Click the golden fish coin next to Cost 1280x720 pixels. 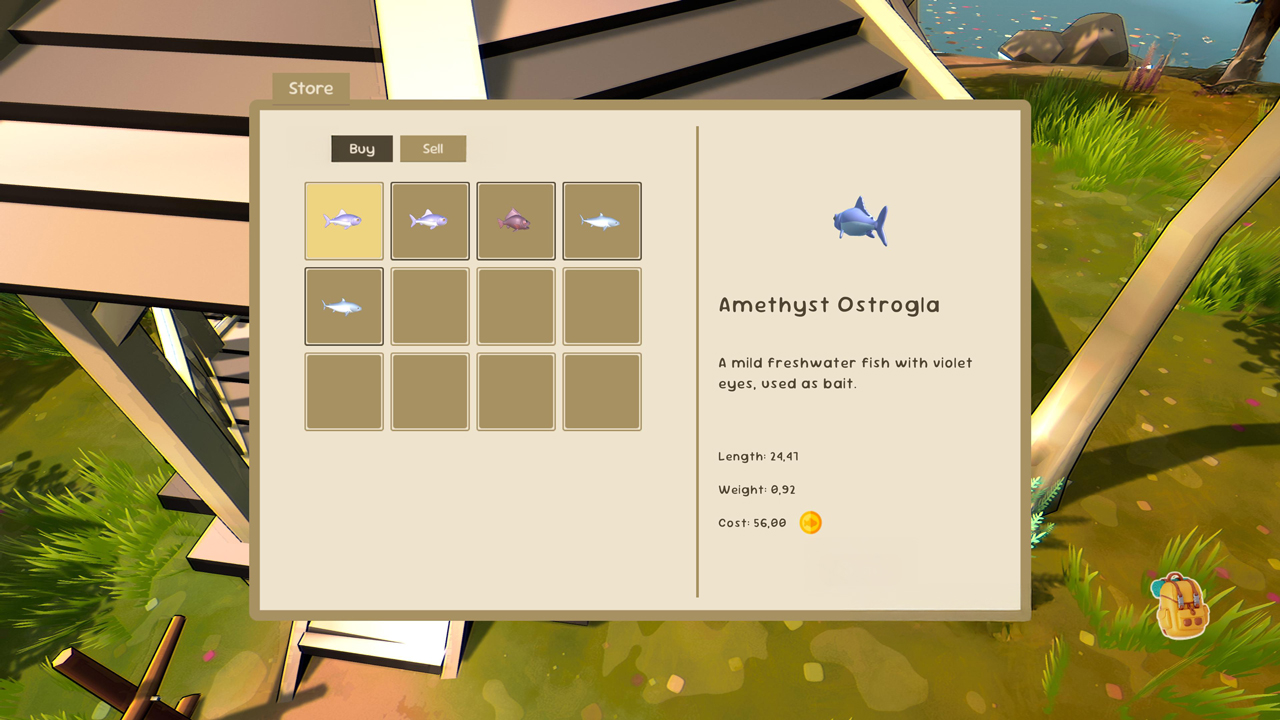pyautogui.click(x=811, y=521)
